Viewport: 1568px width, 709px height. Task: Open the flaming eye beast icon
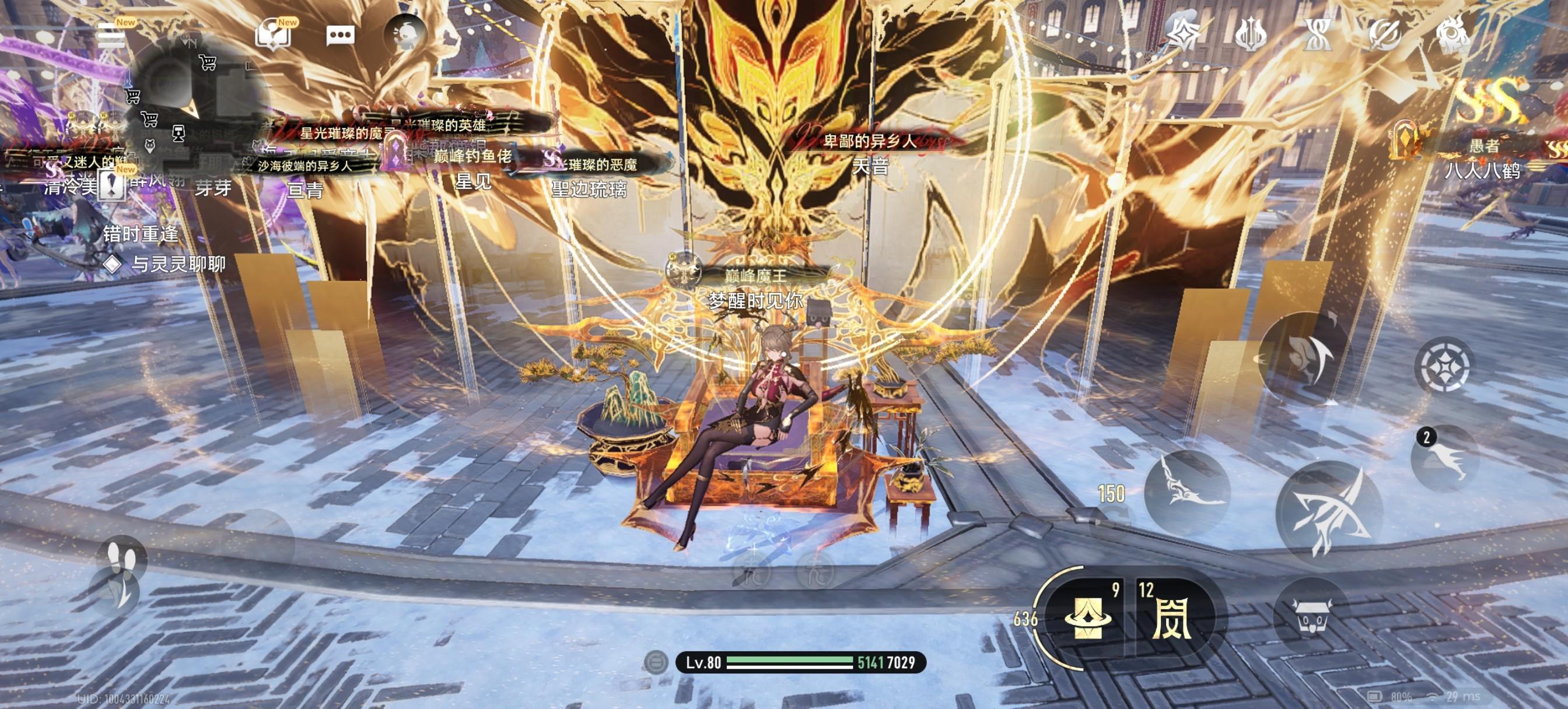1454,34
